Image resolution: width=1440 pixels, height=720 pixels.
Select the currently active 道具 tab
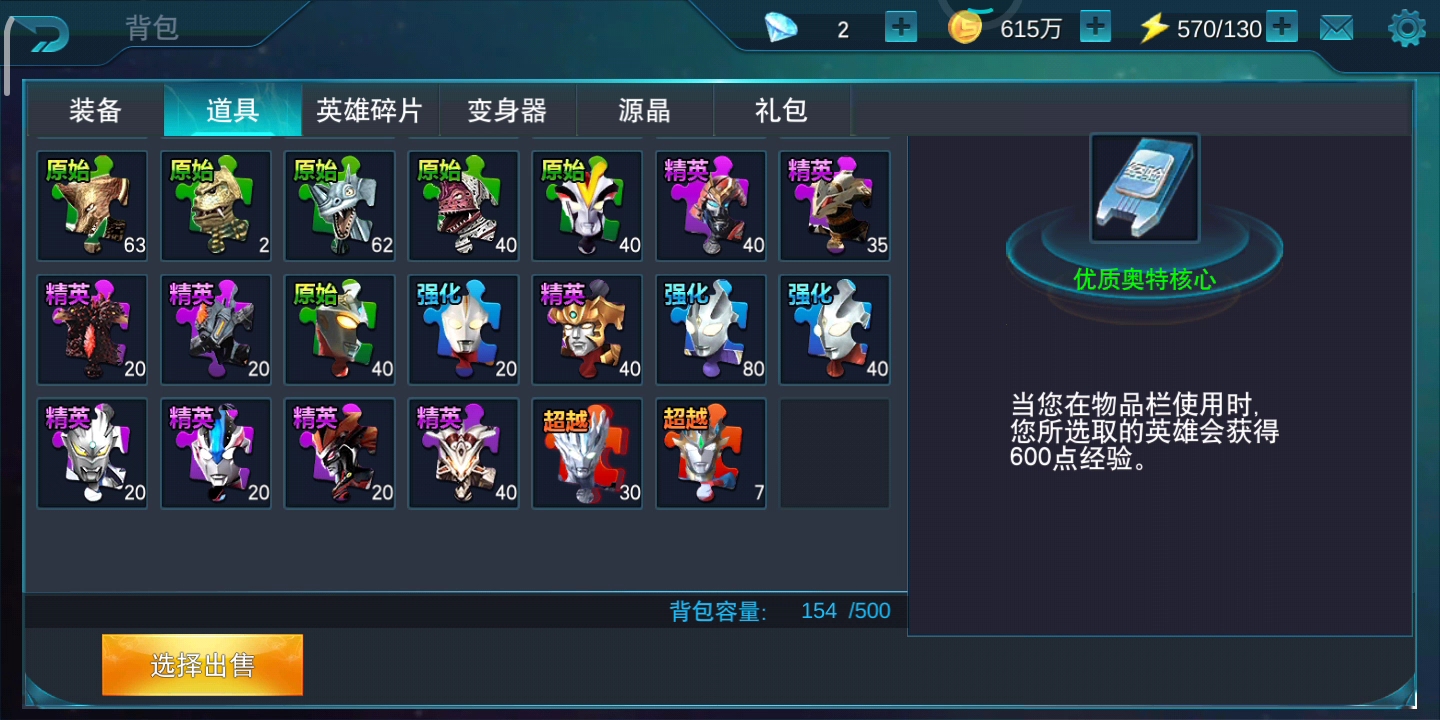(x=232, y=111)
